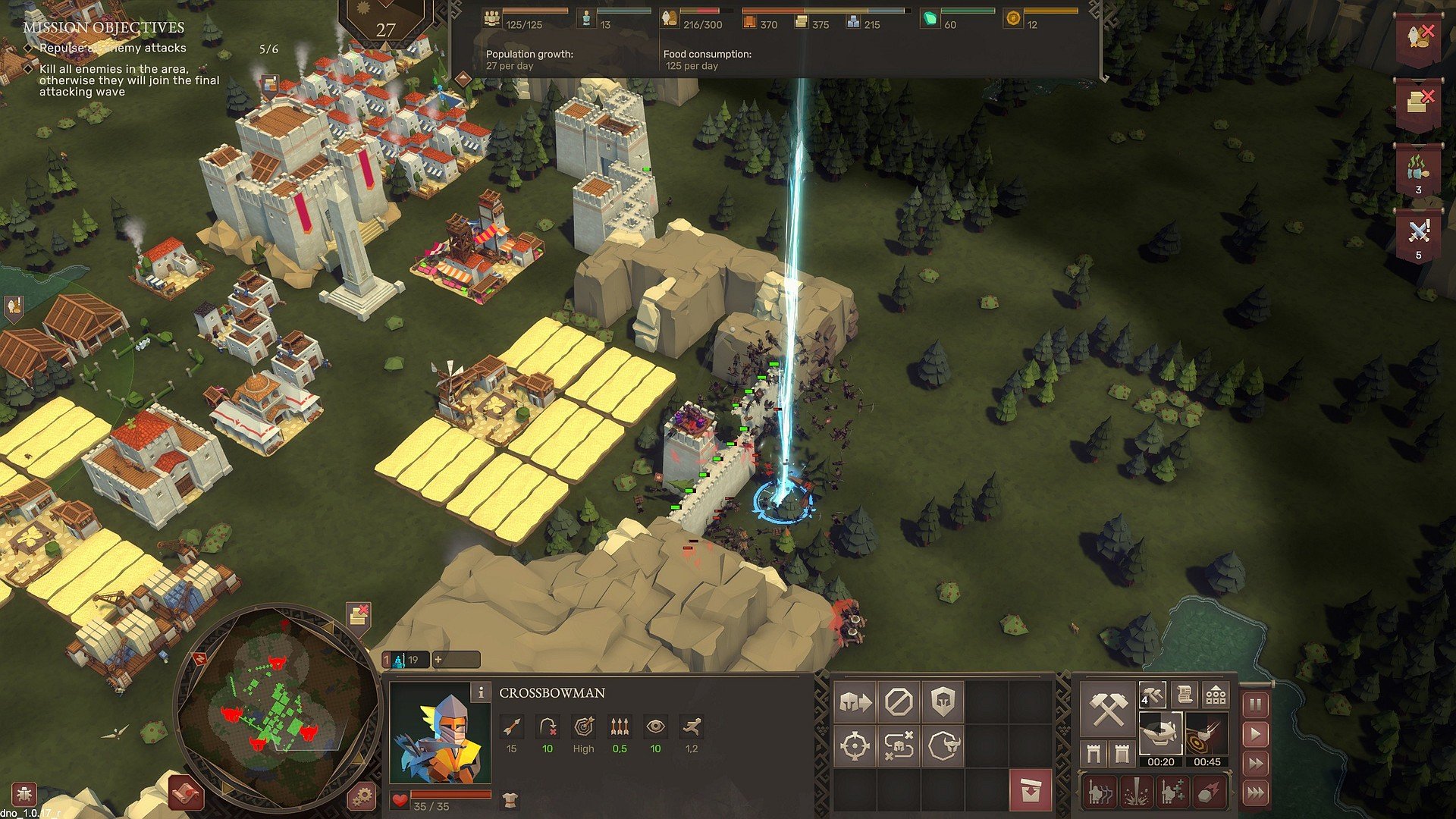Open the crossed hammers build menu
The image size is (1456, 819).
point(1106,710)
